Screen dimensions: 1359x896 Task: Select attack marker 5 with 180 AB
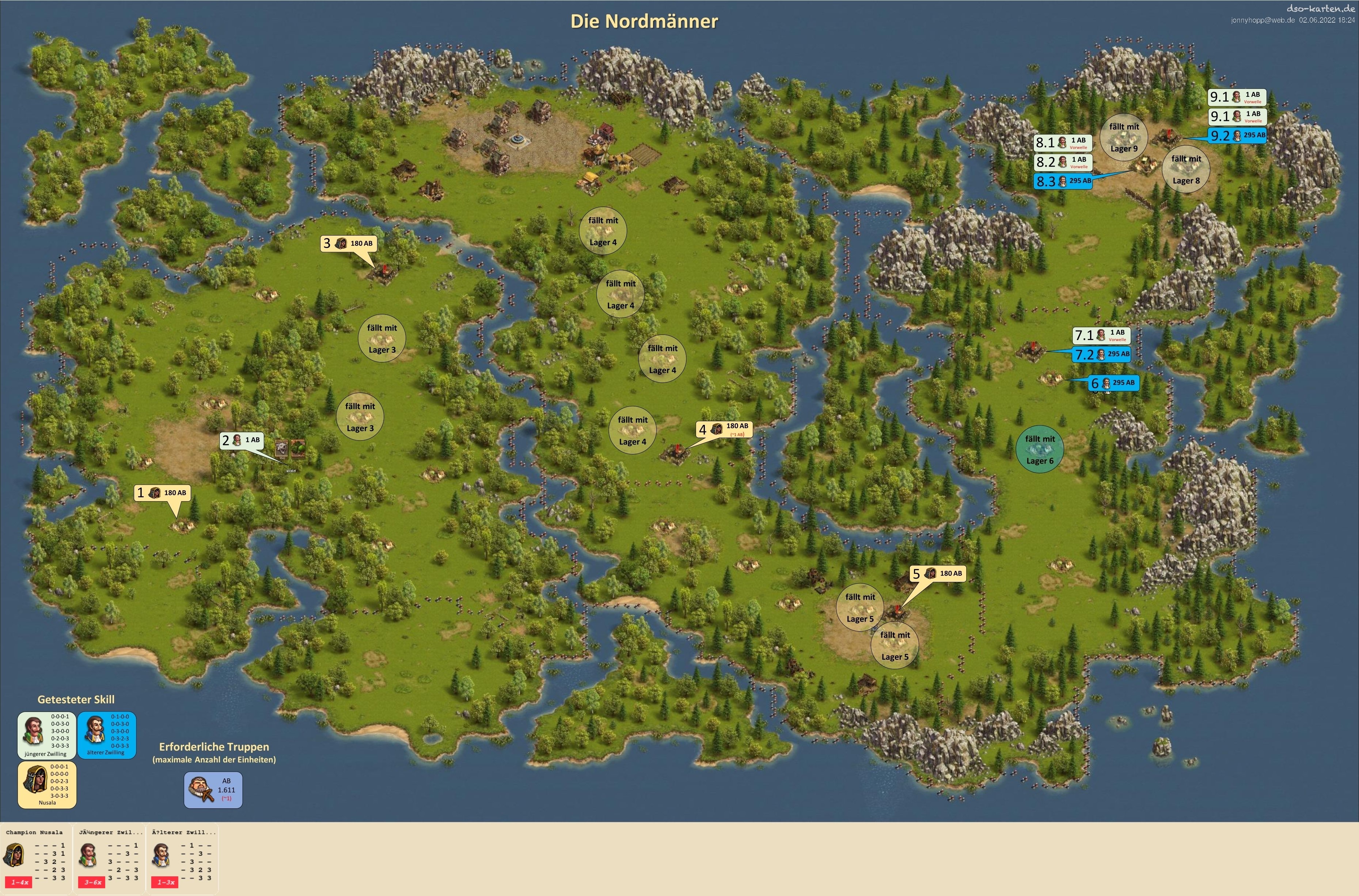(x=938, y=573)
